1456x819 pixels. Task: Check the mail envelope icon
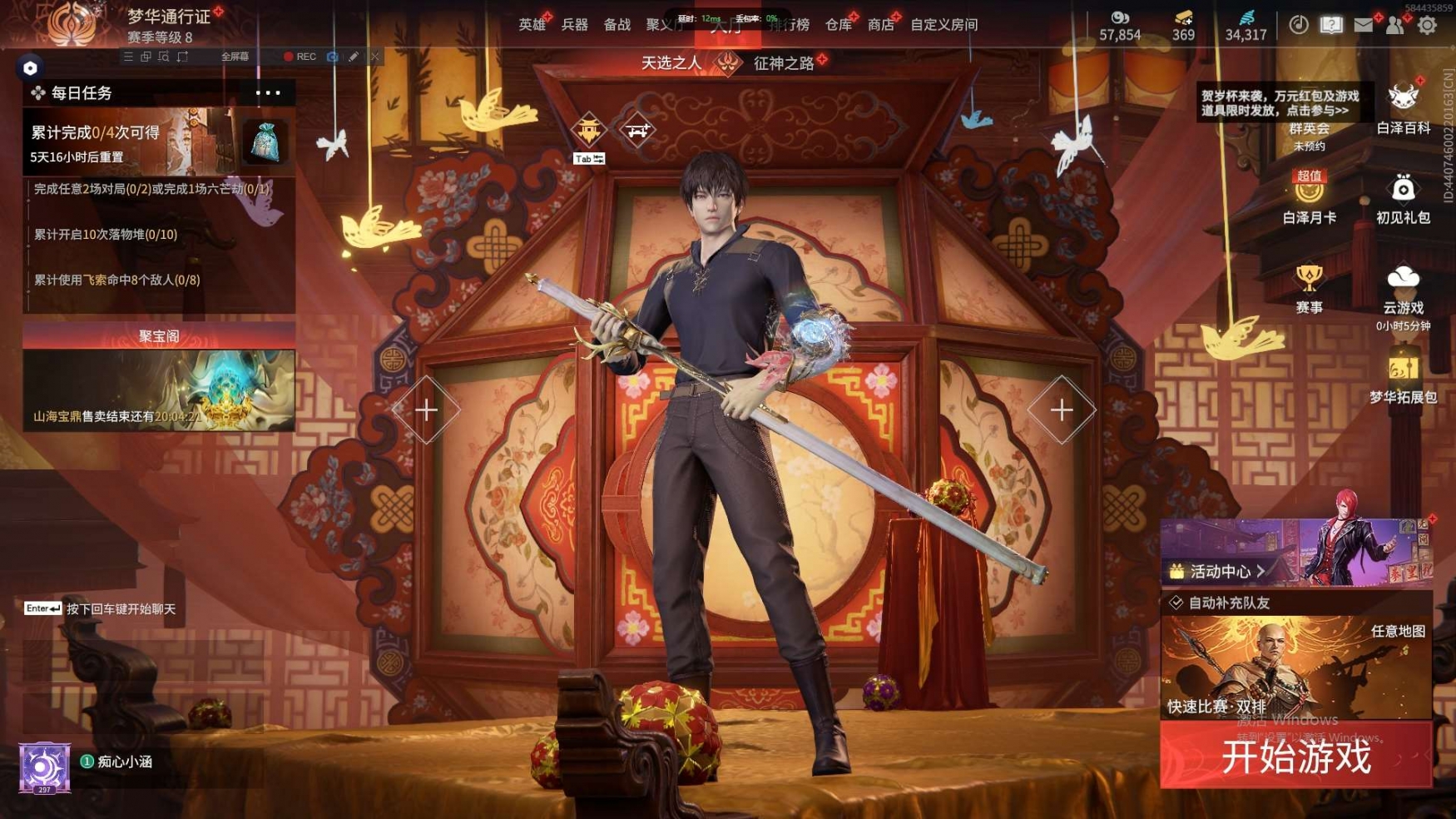click(1363, 25)
